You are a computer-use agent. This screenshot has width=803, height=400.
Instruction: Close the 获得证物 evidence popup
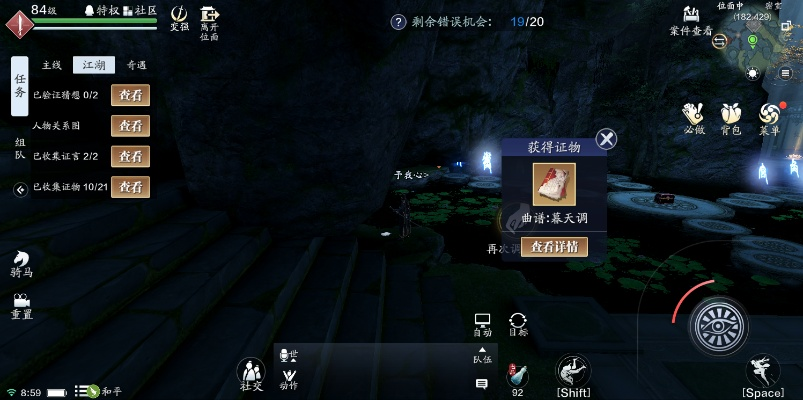(x=606, y=139)
